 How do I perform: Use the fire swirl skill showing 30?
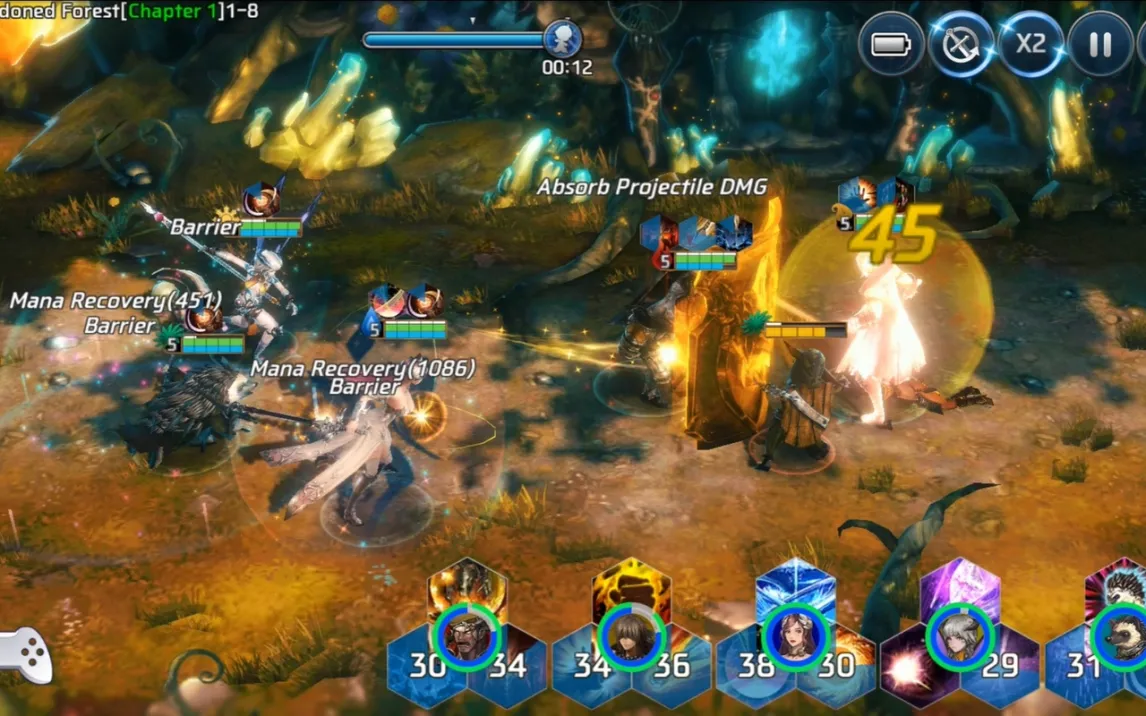click(x=838, y=664)
